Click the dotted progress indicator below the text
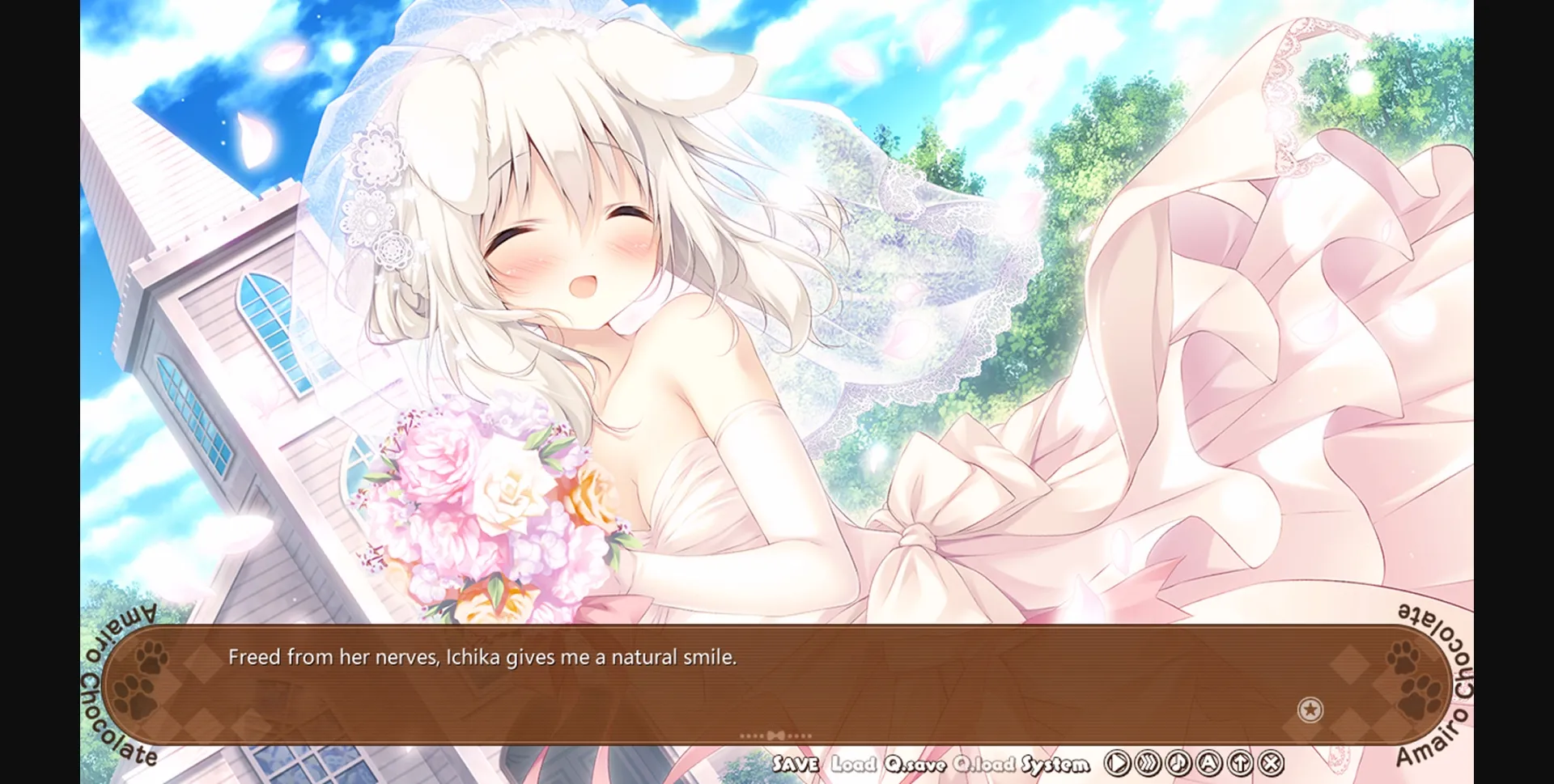This screenshot has height=784, width=1554. pyautogui.click(x=775, y=733)
